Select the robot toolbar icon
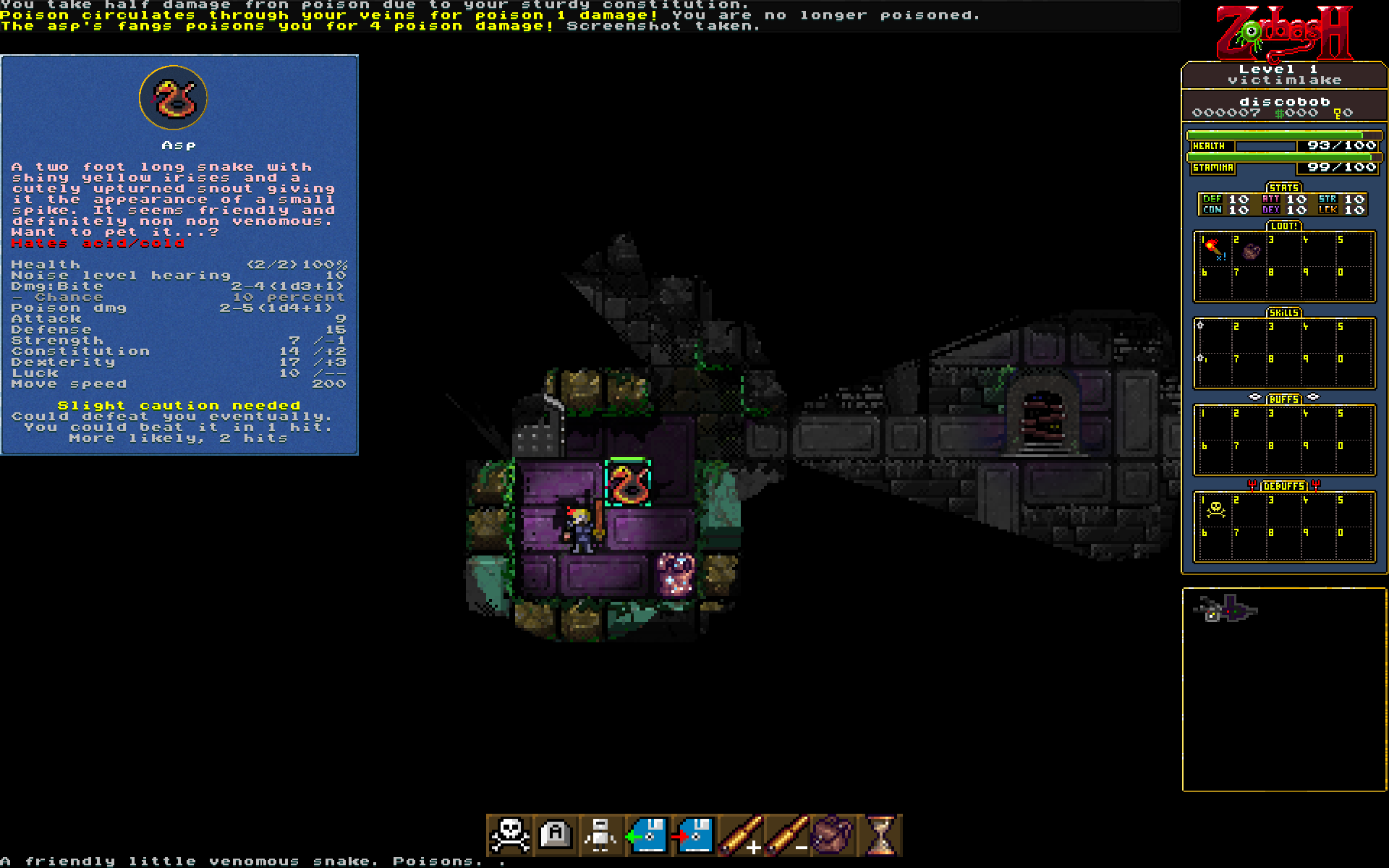The image size is (1389, 868). point(601,835)
